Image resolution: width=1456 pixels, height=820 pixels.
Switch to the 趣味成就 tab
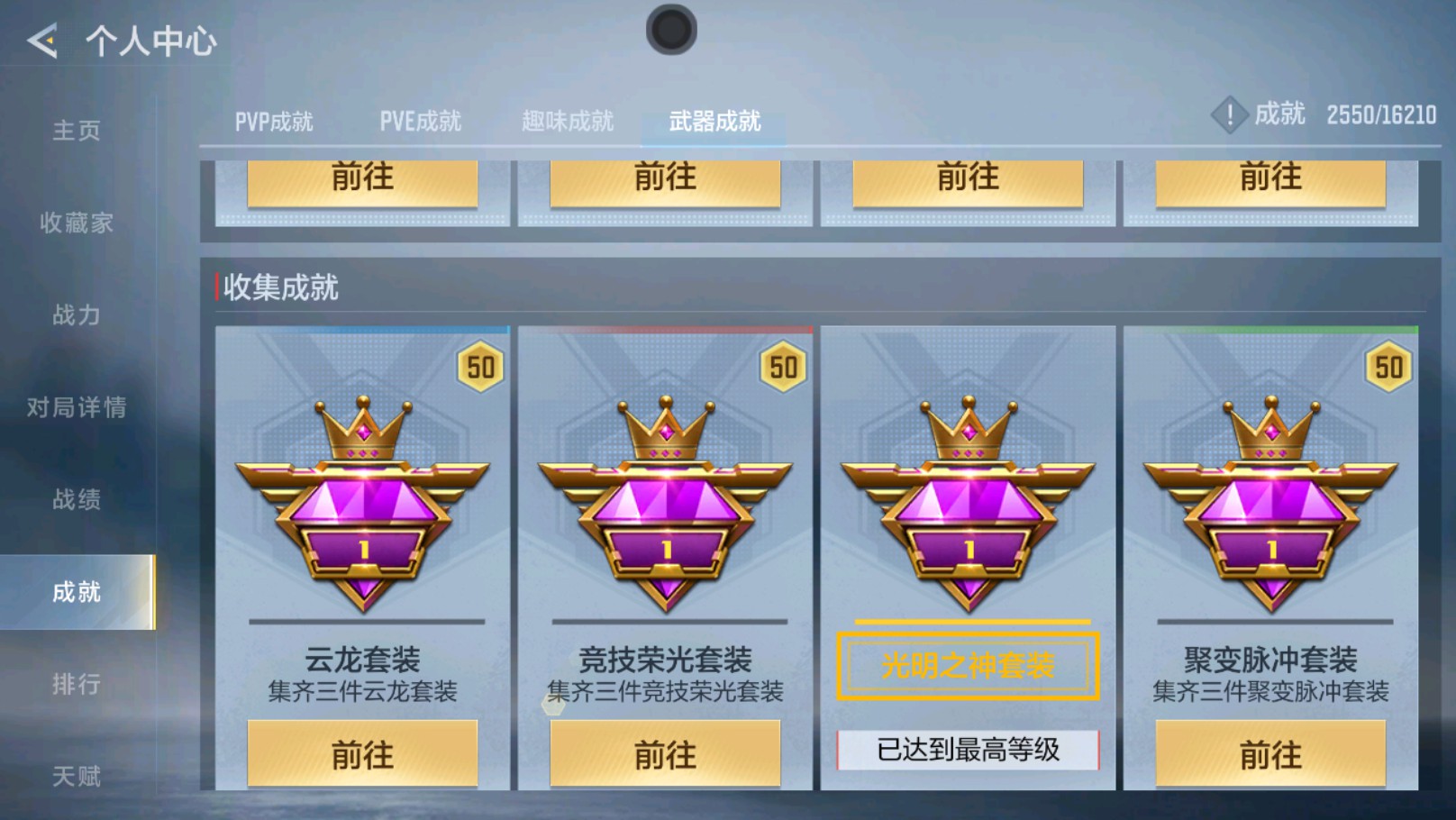pyautogui.click(x=568, y=120)
